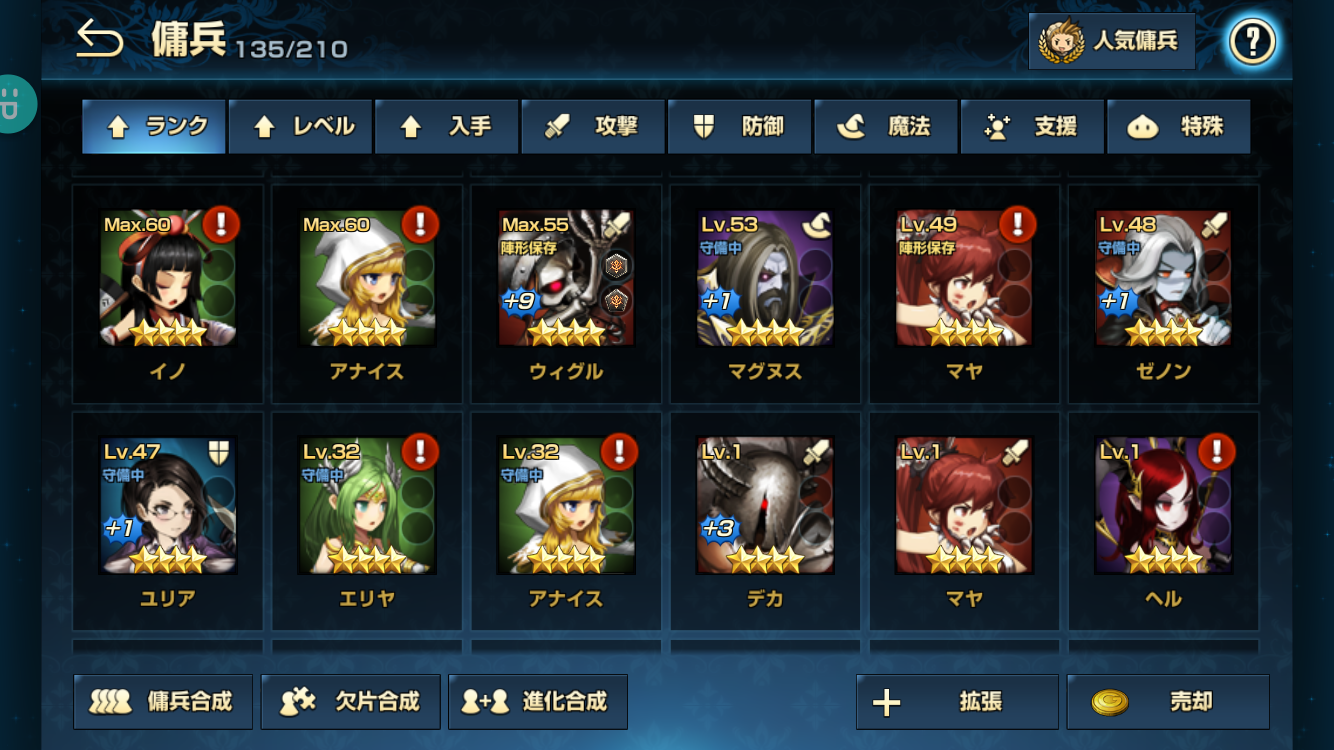Filter by 支援 support type
The width and height of the screenshot is (1334, 750).
coord(1032,127)
